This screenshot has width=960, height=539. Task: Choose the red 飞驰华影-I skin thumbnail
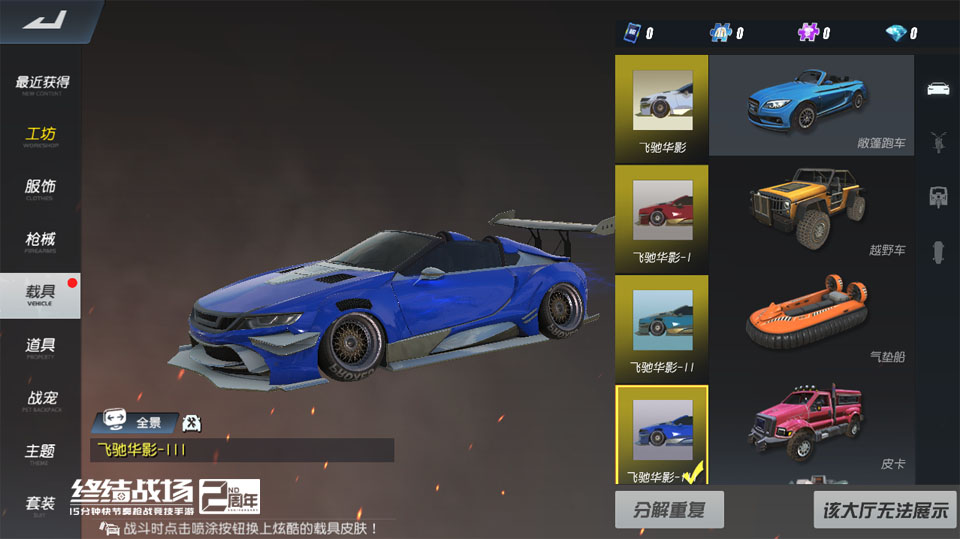click(661, 215)
